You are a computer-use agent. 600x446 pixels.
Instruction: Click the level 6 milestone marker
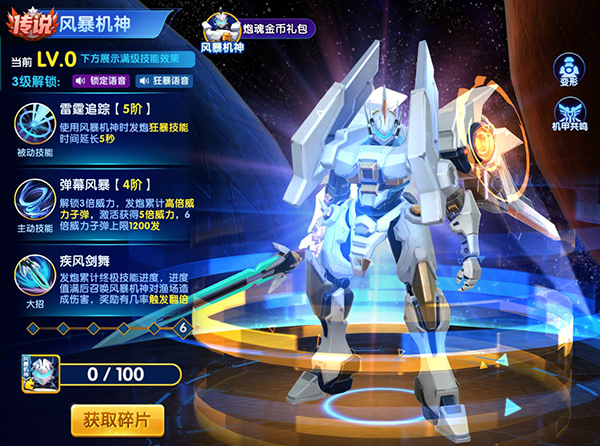[183, 326]
